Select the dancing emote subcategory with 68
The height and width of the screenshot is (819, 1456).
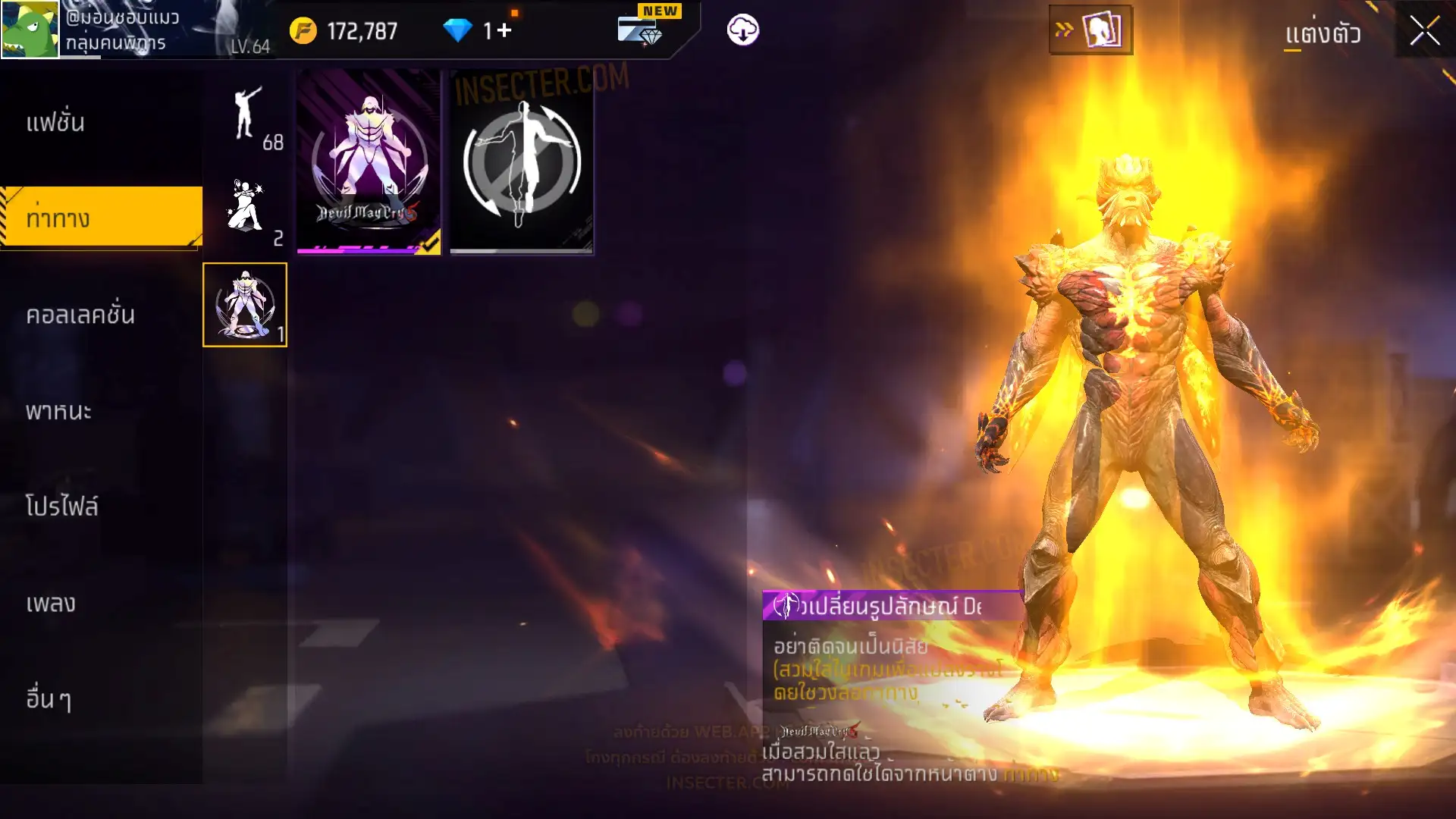[x=246, y=115]
